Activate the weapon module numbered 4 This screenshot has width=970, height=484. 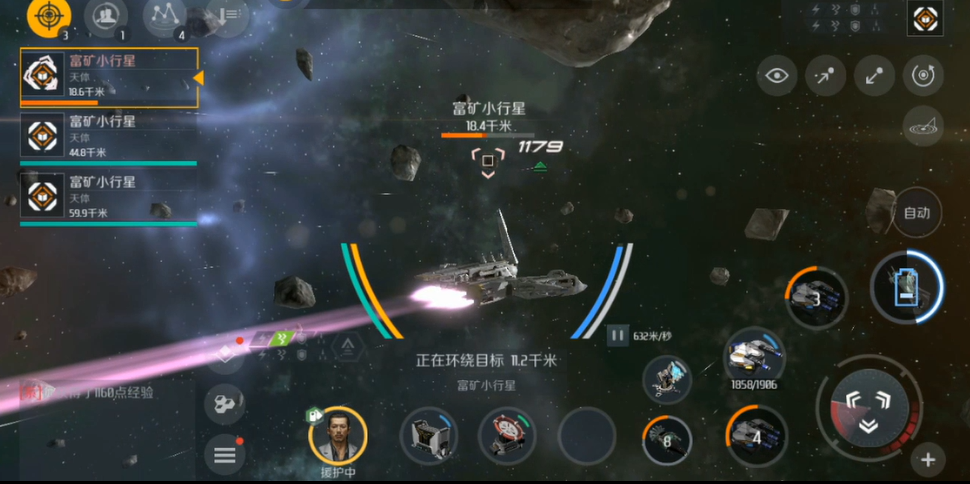[756, 436]
